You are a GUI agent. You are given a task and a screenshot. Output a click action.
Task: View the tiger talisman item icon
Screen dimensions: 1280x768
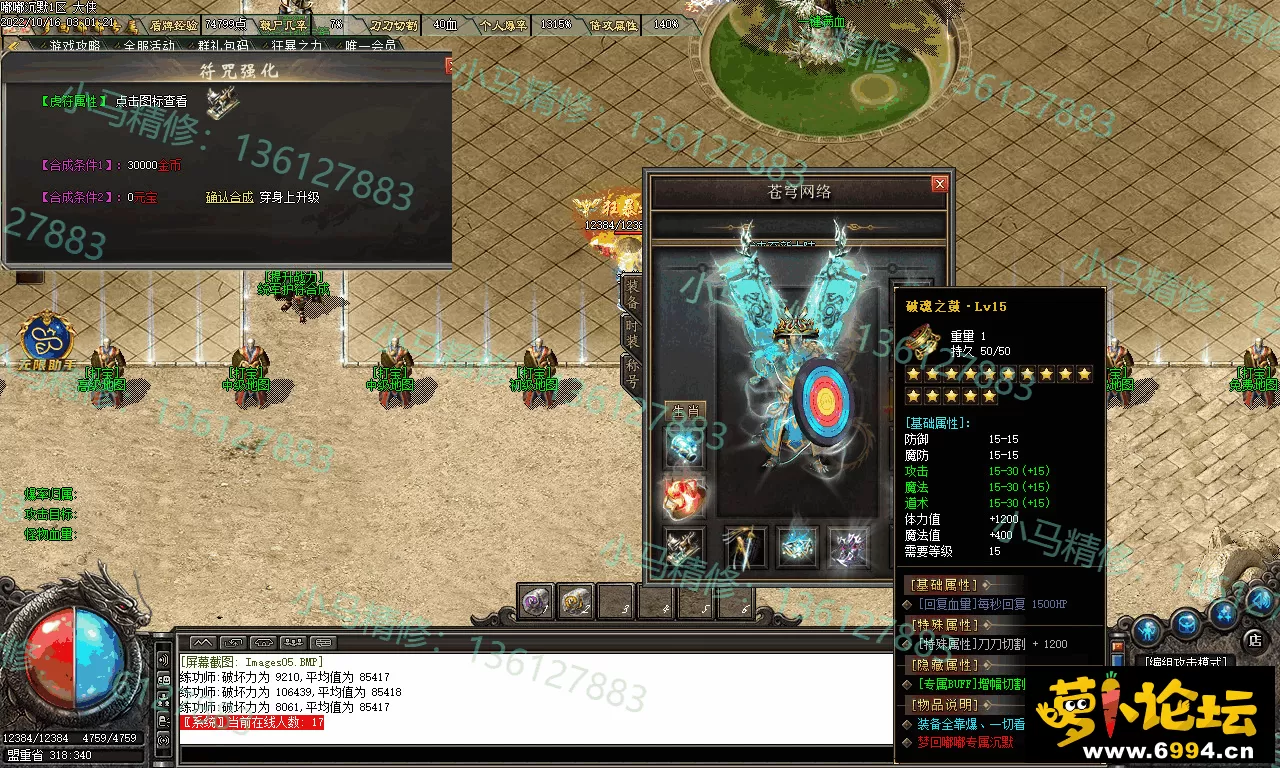223,102
